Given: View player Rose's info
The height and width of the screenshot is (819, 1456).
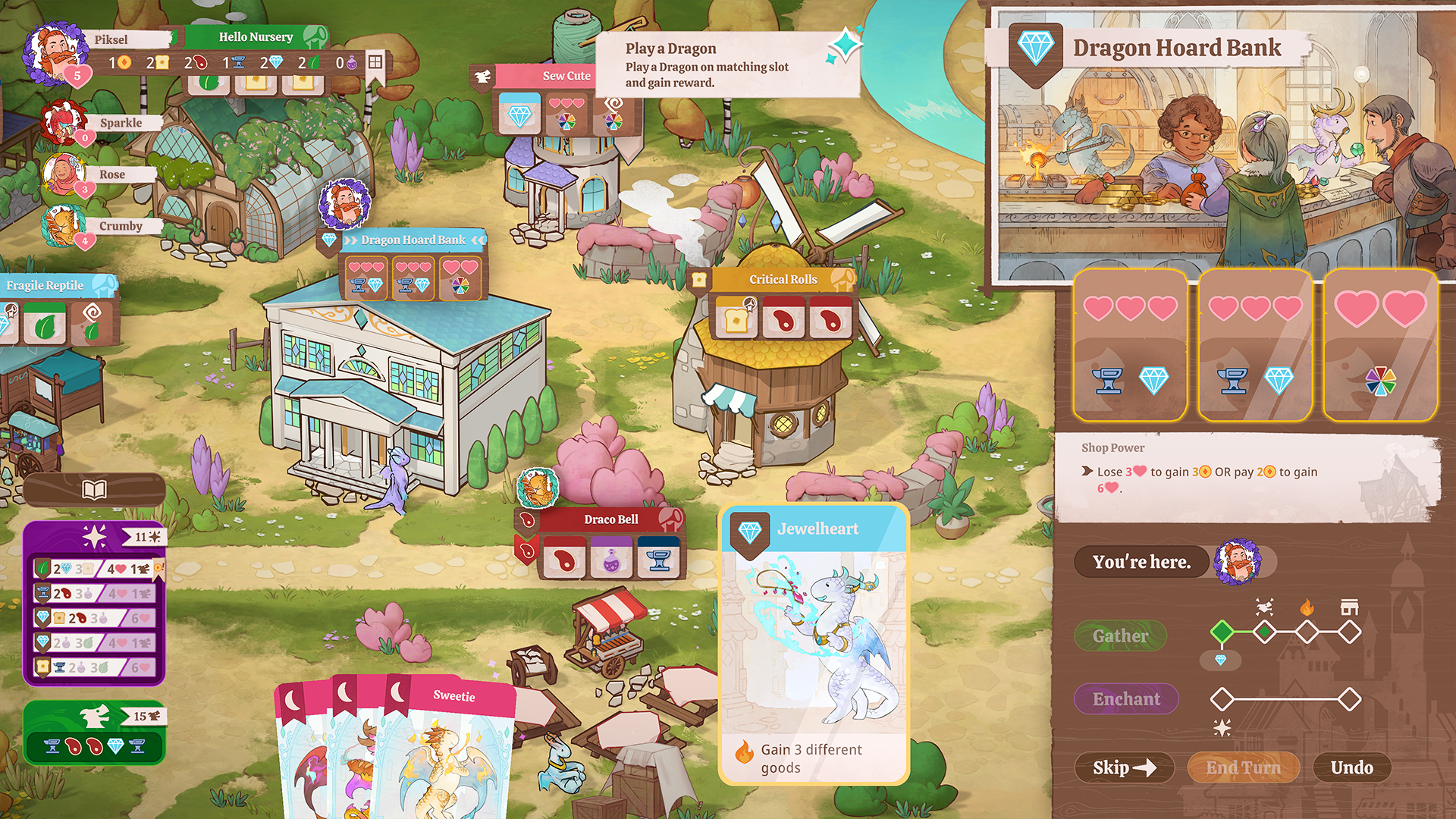Looking at the screenshot, I should [x=111, y=174].
